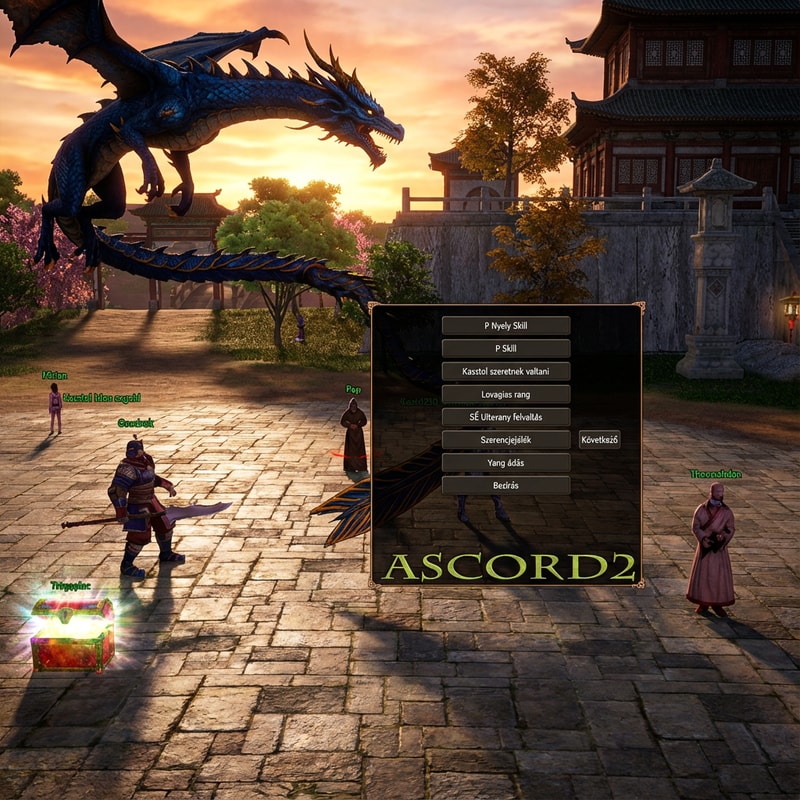This screenshot has width=800, height=800.
Task: Choose the Szerencjejślék option
Action: [506, 440]
